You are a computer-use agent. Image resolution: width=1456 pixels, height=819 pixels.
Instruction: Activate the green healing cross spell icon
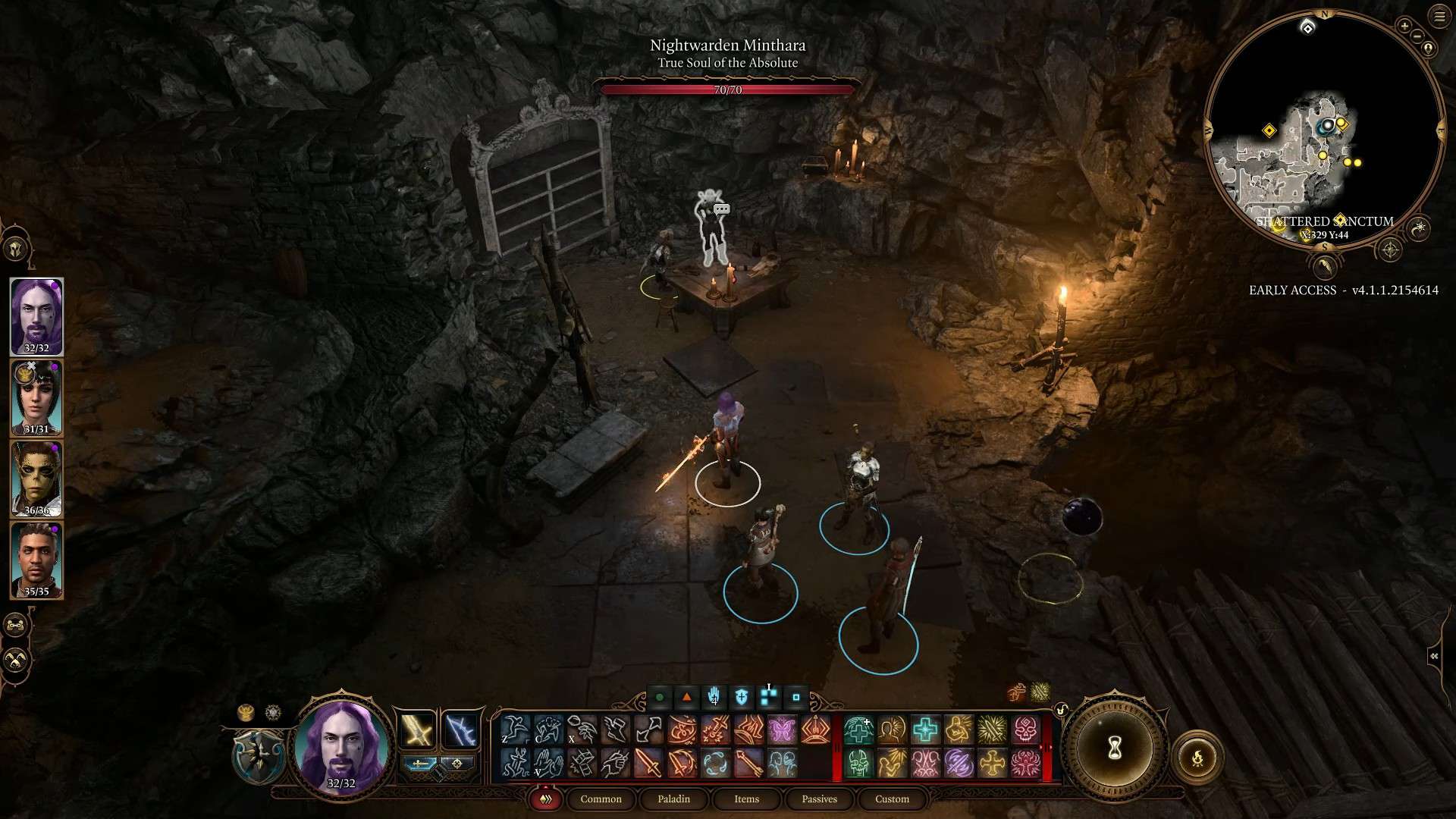859,730
